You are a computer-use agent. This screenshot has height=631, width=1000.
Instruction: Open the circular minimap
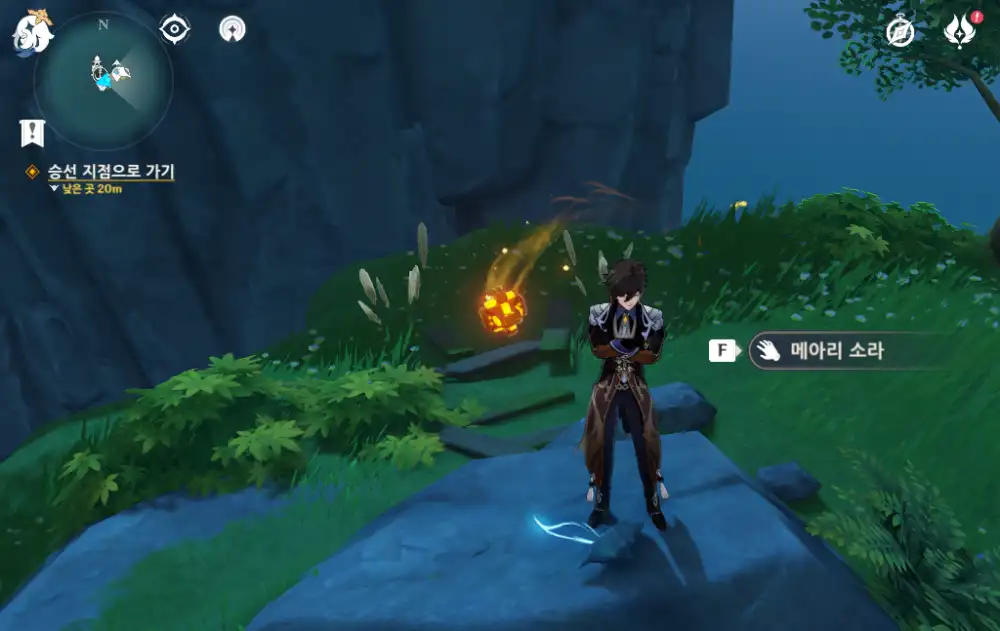[103, 81]
